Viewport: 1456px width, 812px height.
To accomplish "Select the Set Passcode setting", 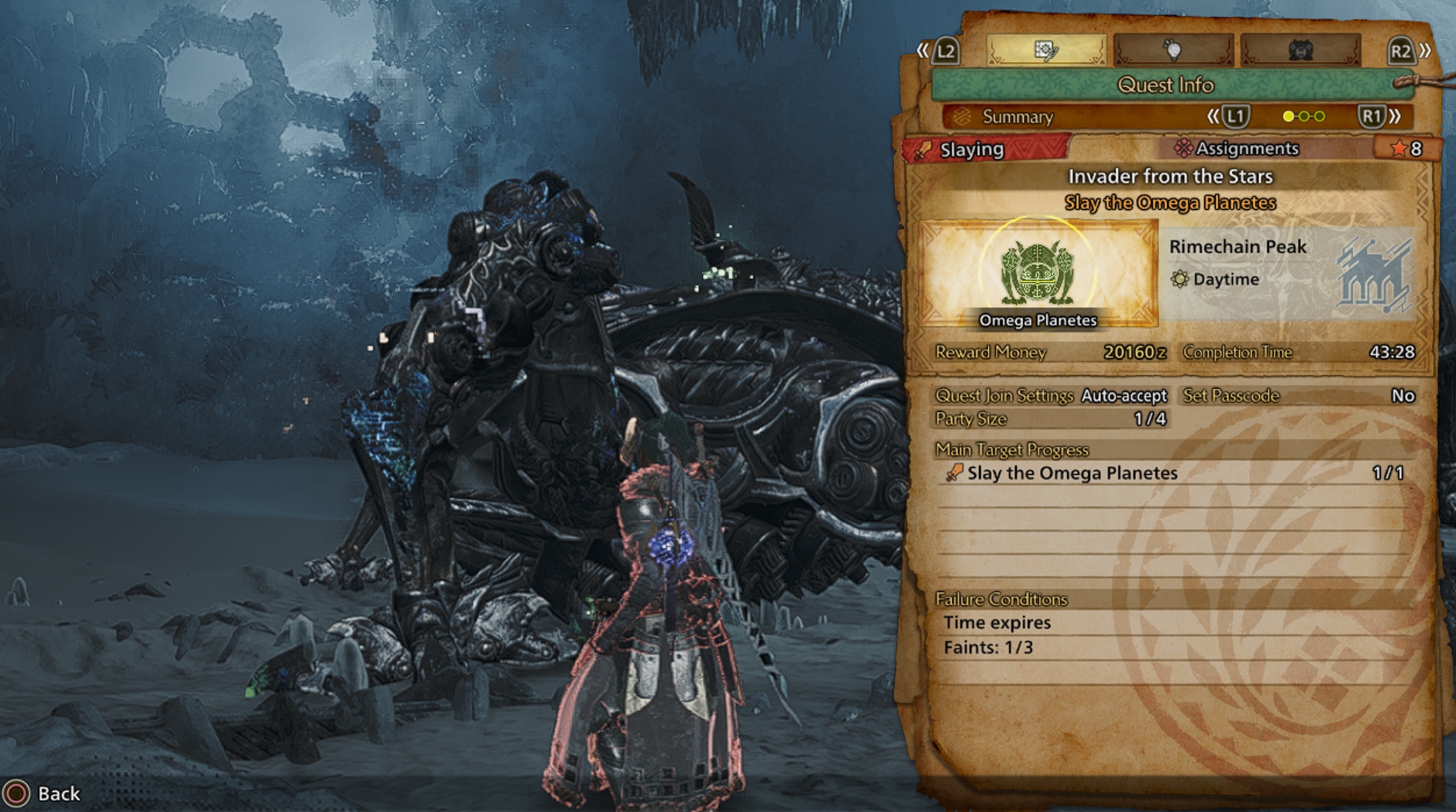I will coord(1298,396).
